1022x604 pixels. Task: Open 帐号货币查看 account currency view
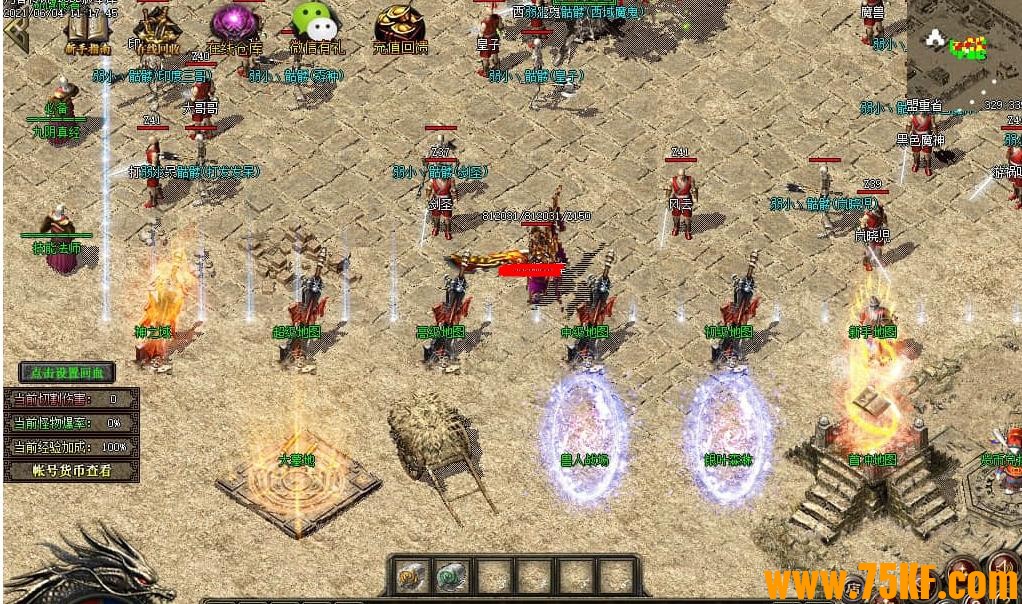70,470
